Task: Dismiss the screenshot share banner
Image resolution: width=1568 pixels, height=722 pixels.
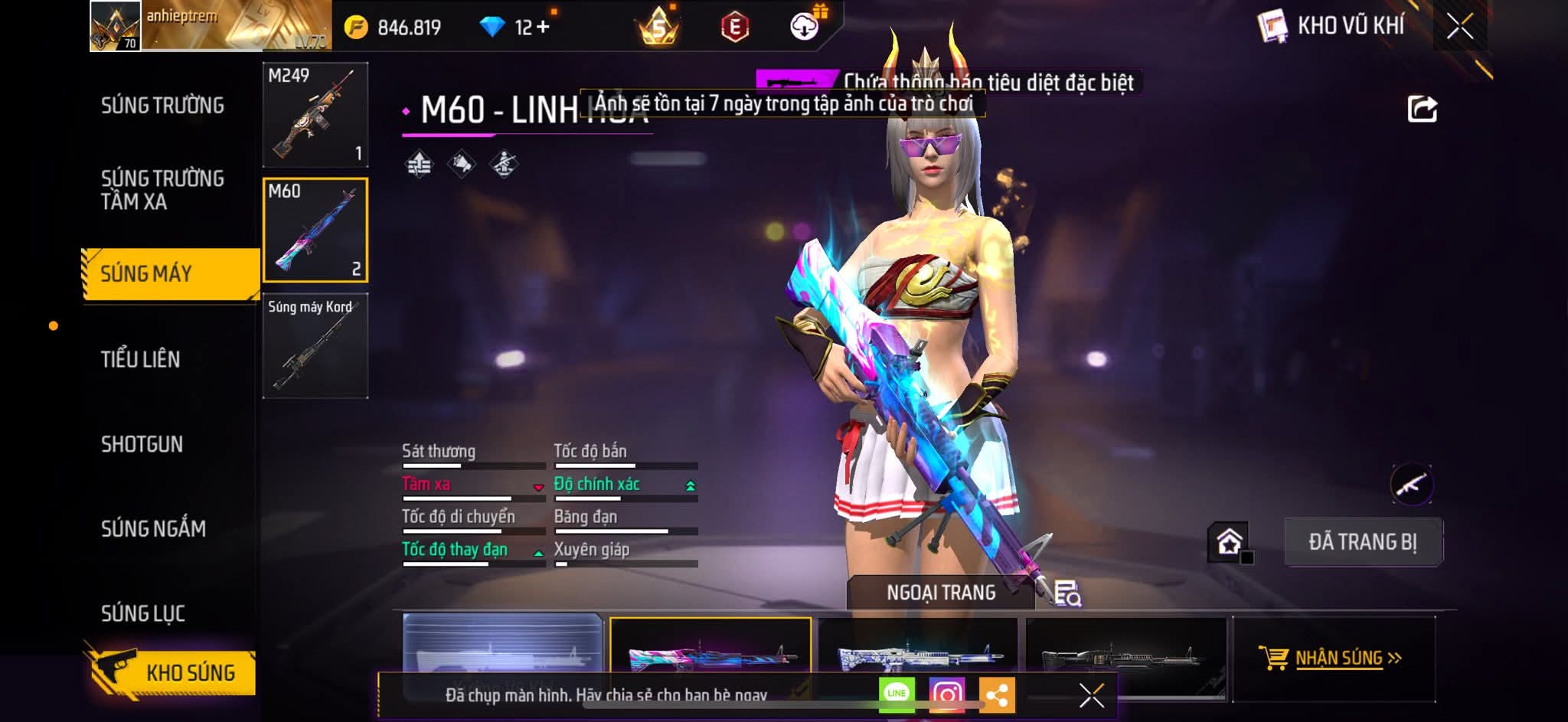Action: [1091, 695]
